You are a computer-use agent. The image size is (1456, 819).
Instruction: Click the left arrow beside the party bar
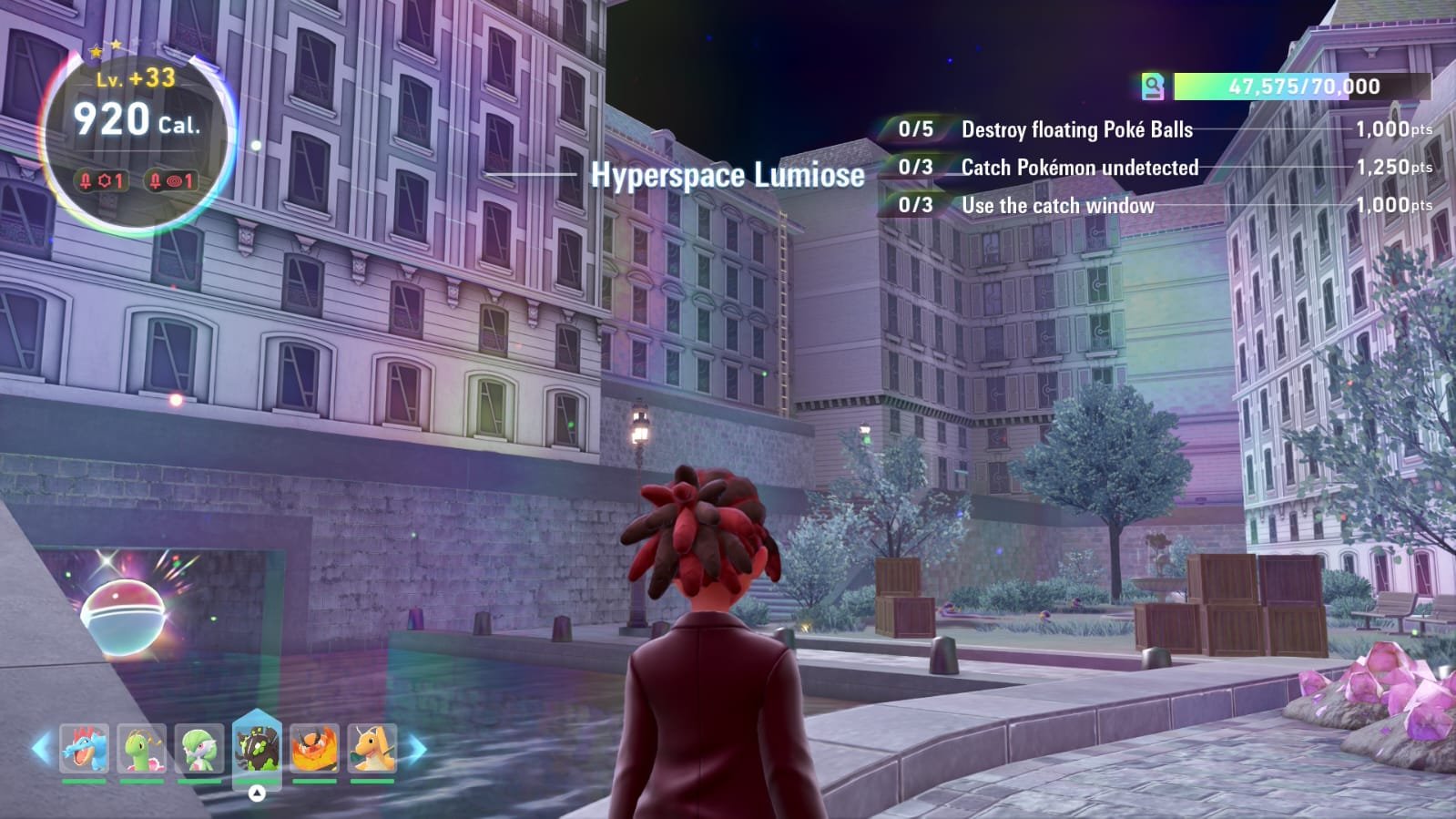tap(41, 749)
